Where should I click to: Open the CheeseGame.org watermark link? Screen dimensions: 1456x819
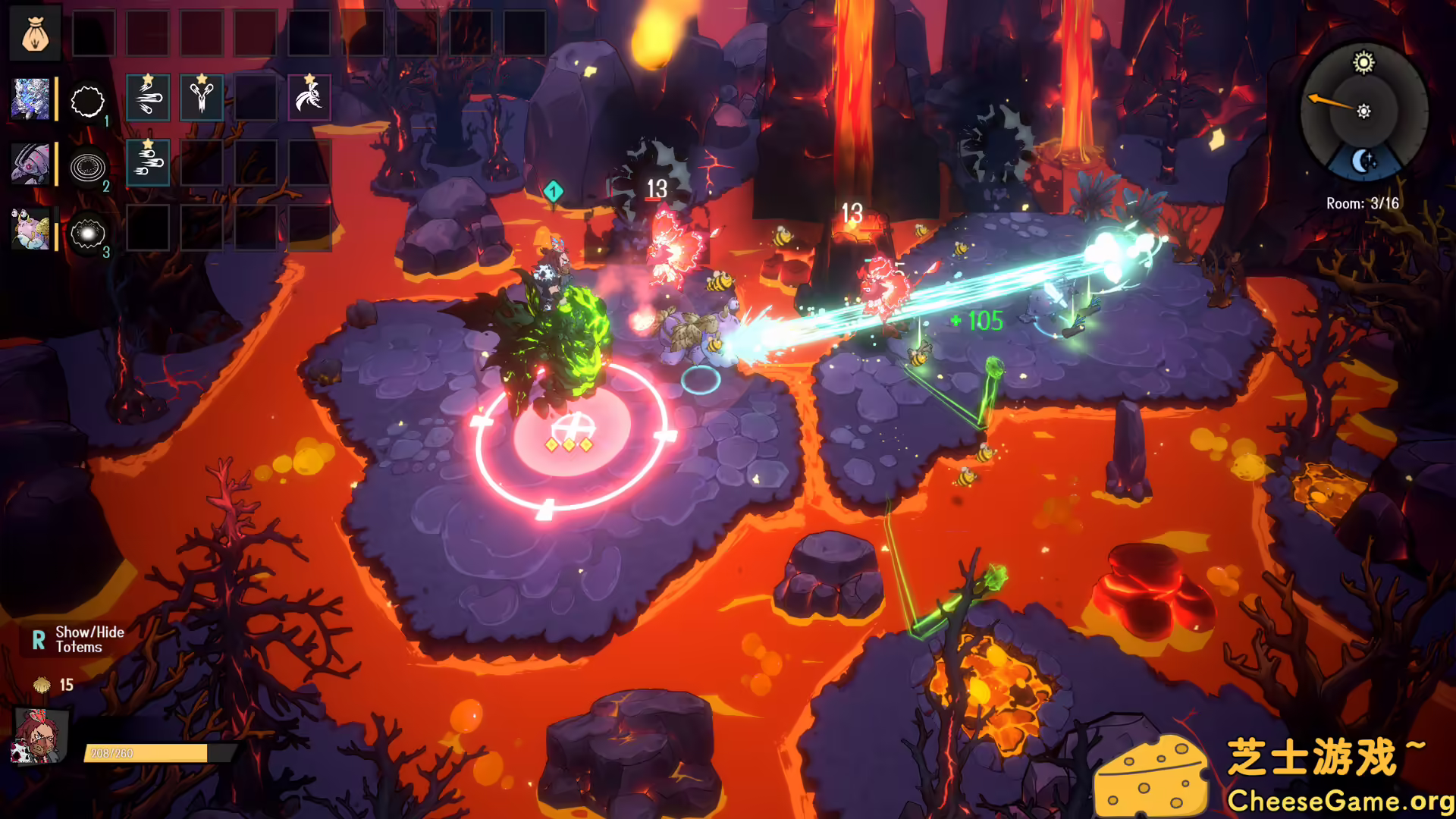(x=1339, y=801)
